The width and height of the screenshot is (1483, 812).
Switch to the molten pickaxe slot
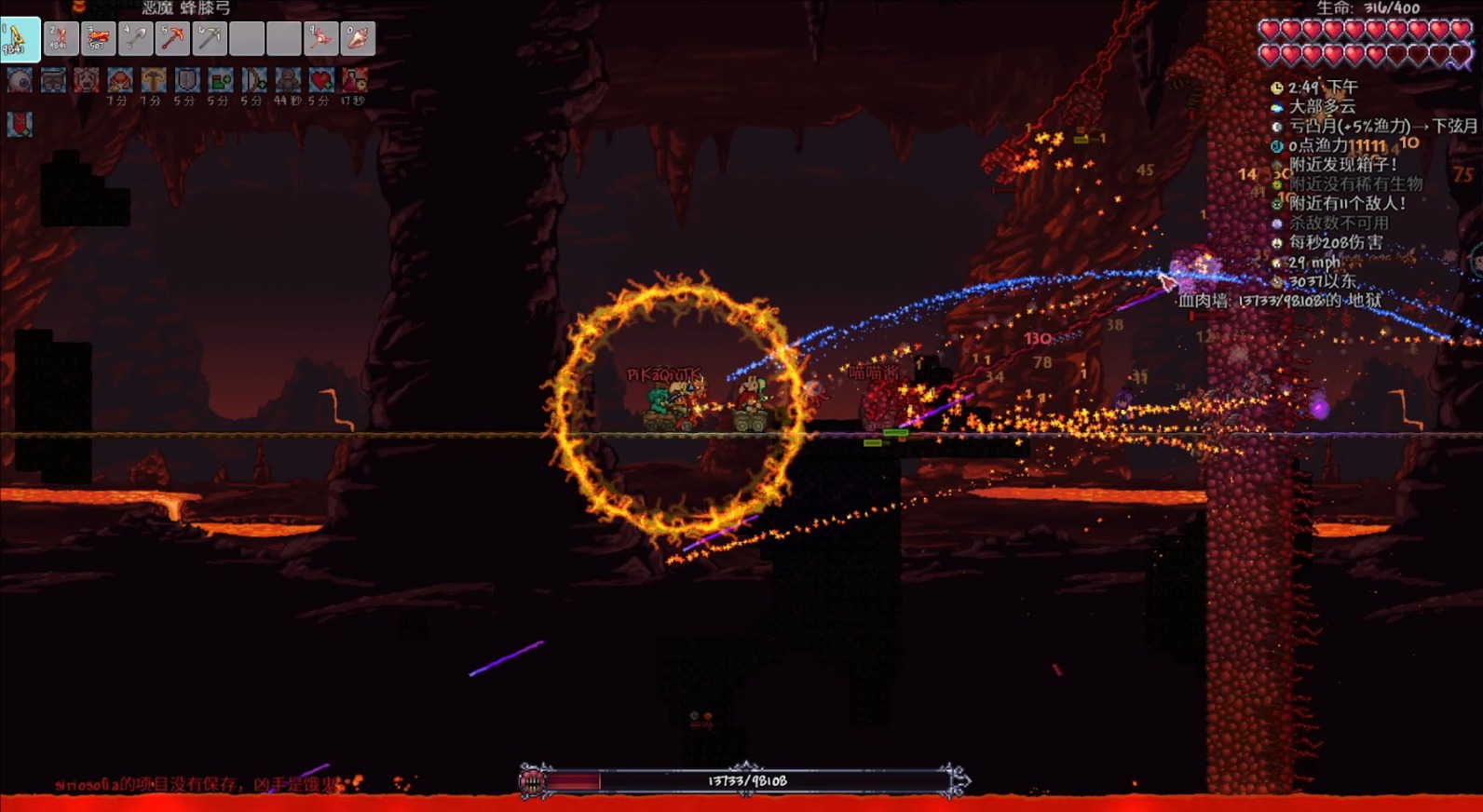tap(172, 38)
